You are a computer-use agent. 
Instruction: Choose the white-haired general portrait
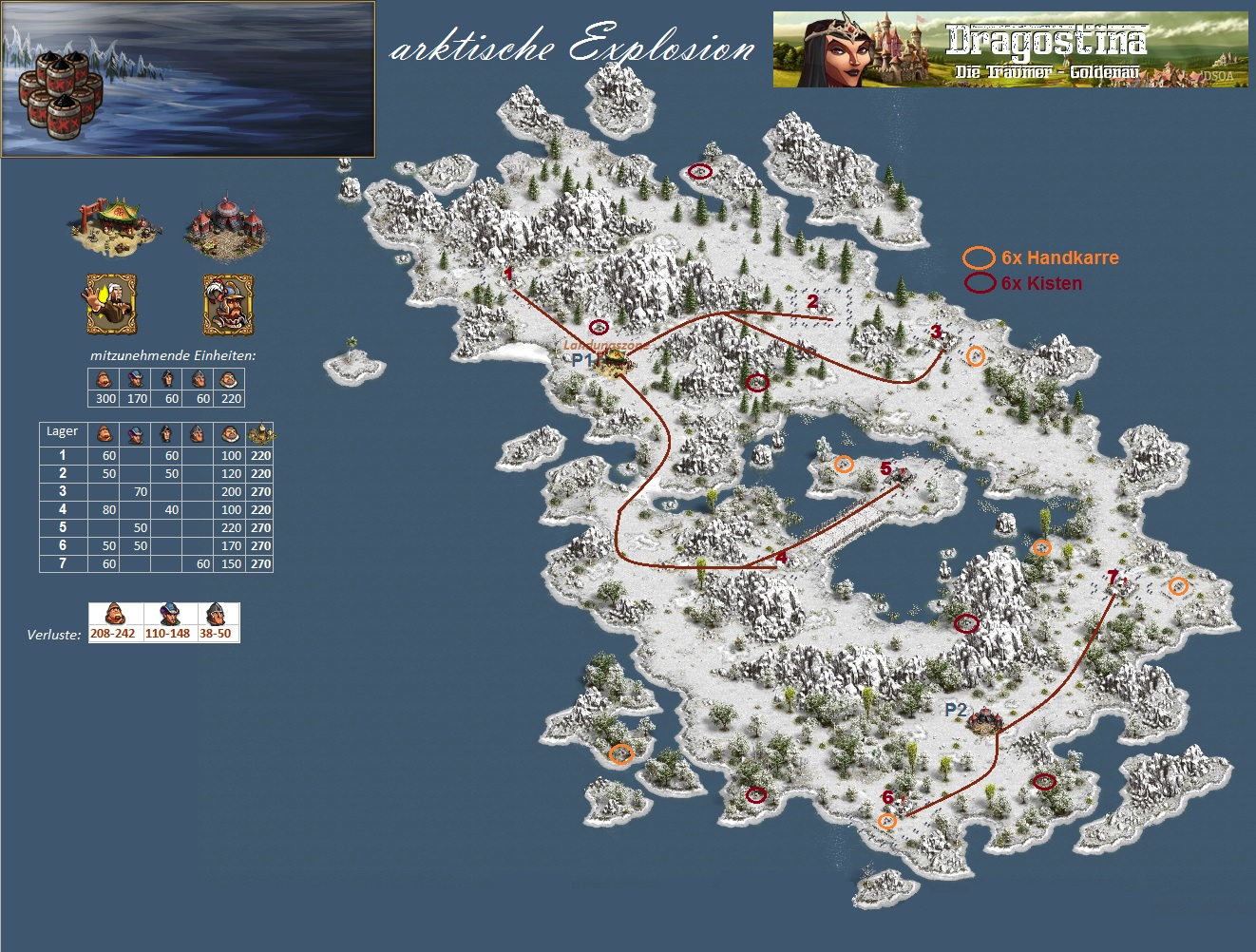pos(111,304)
